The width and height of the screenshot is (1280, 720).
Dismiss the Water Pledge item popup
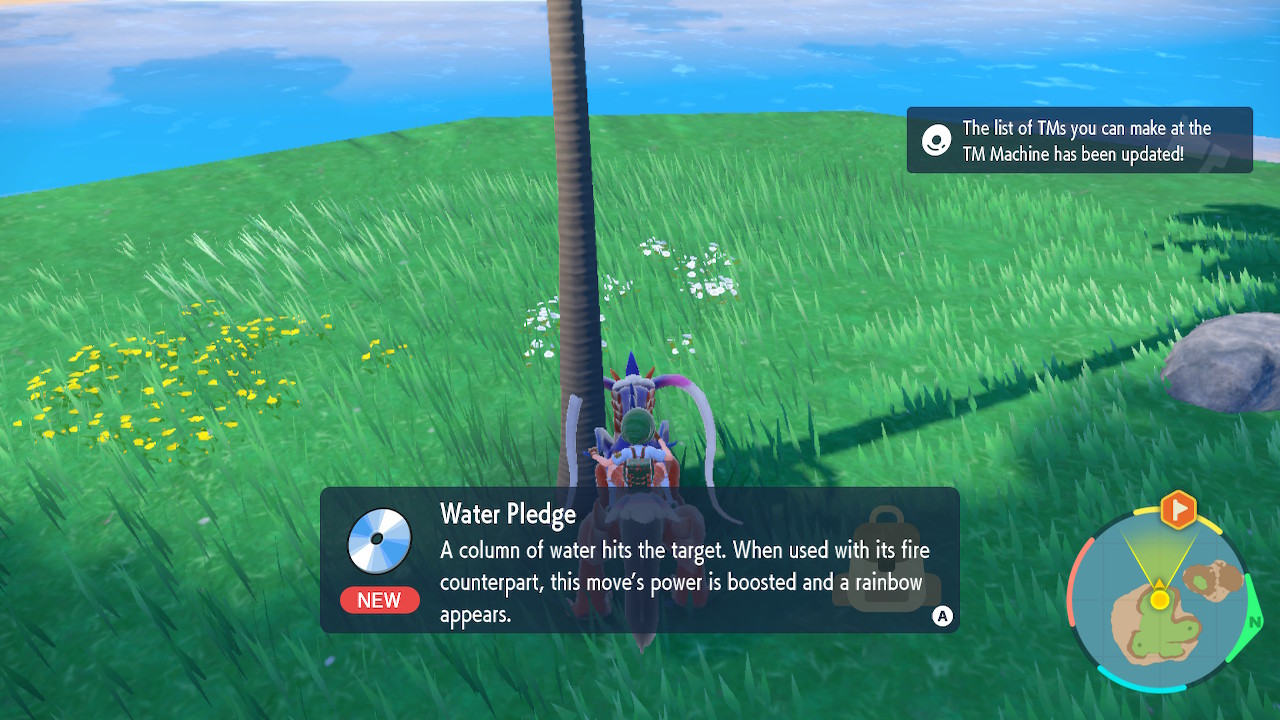tap(942, 616)
